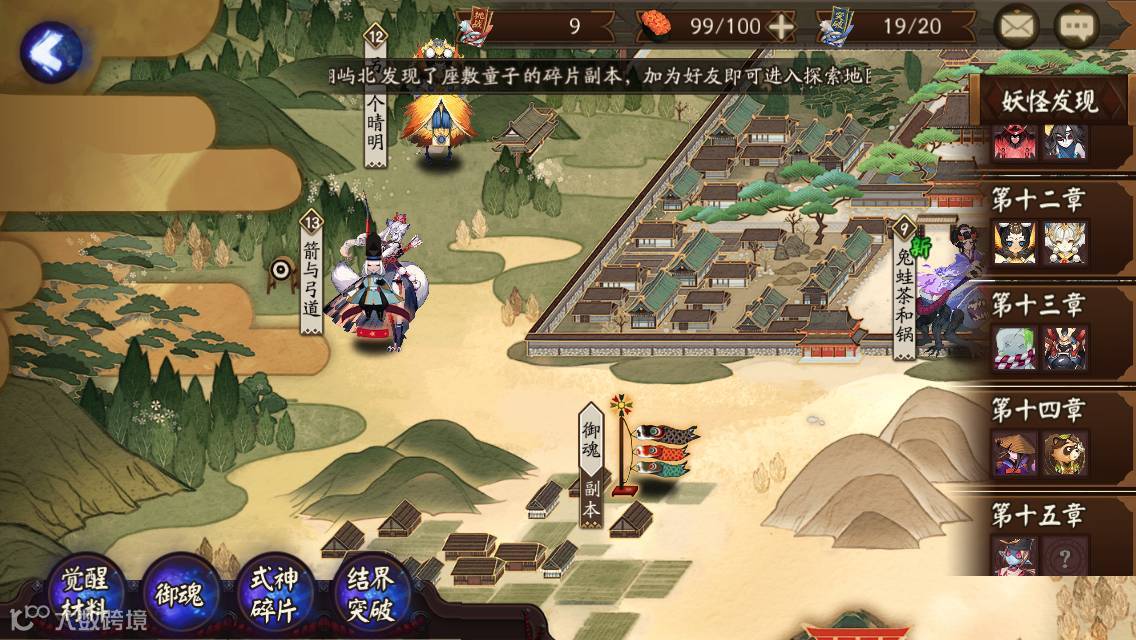Open the 妖怪发现 panel header
The height and width of the screenshot is (640, 1136).
pos(1051,101)
